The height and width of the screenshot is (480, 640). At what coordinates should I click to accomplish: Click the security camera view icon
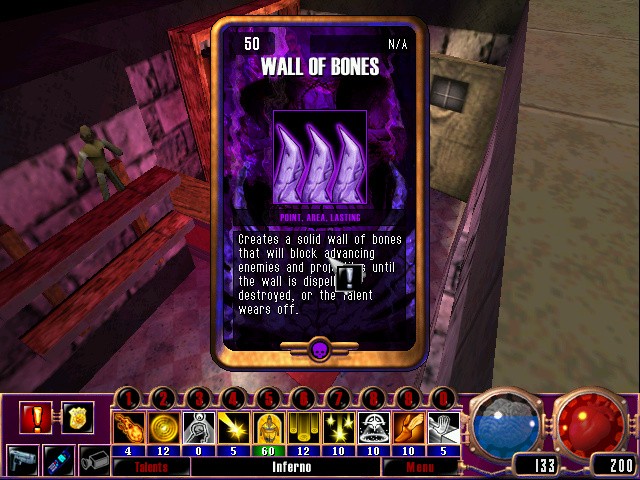point(94,459)
